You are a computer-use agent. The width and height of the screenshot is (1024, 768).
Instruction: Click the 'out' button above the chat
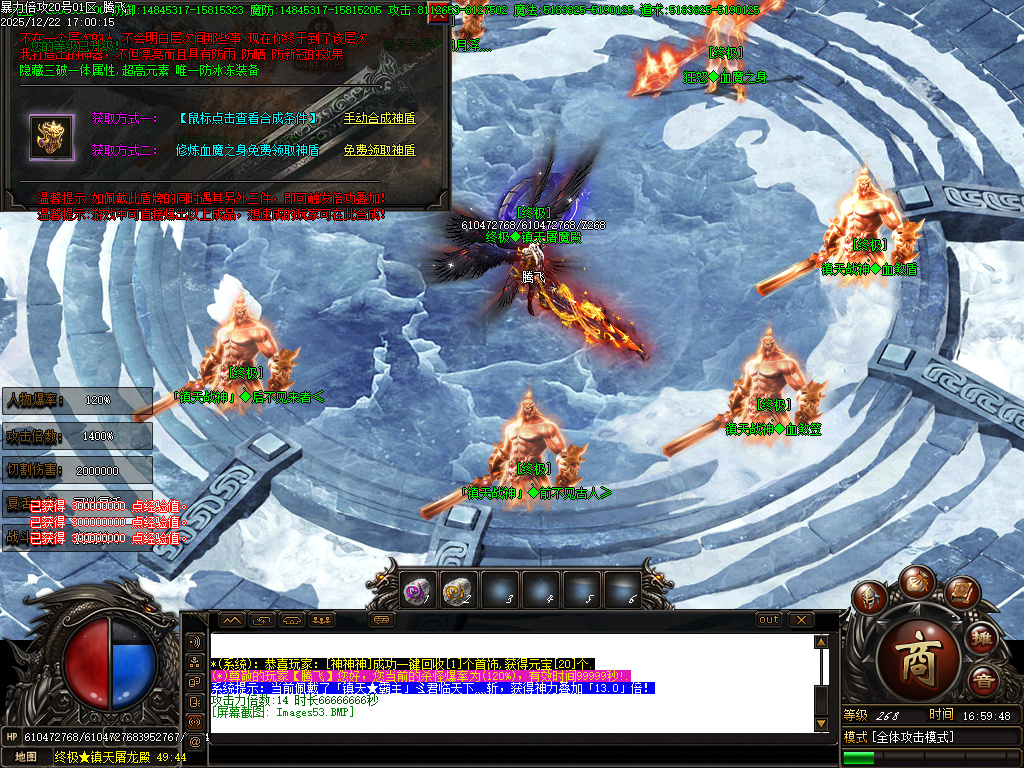(x=768, y=620)
